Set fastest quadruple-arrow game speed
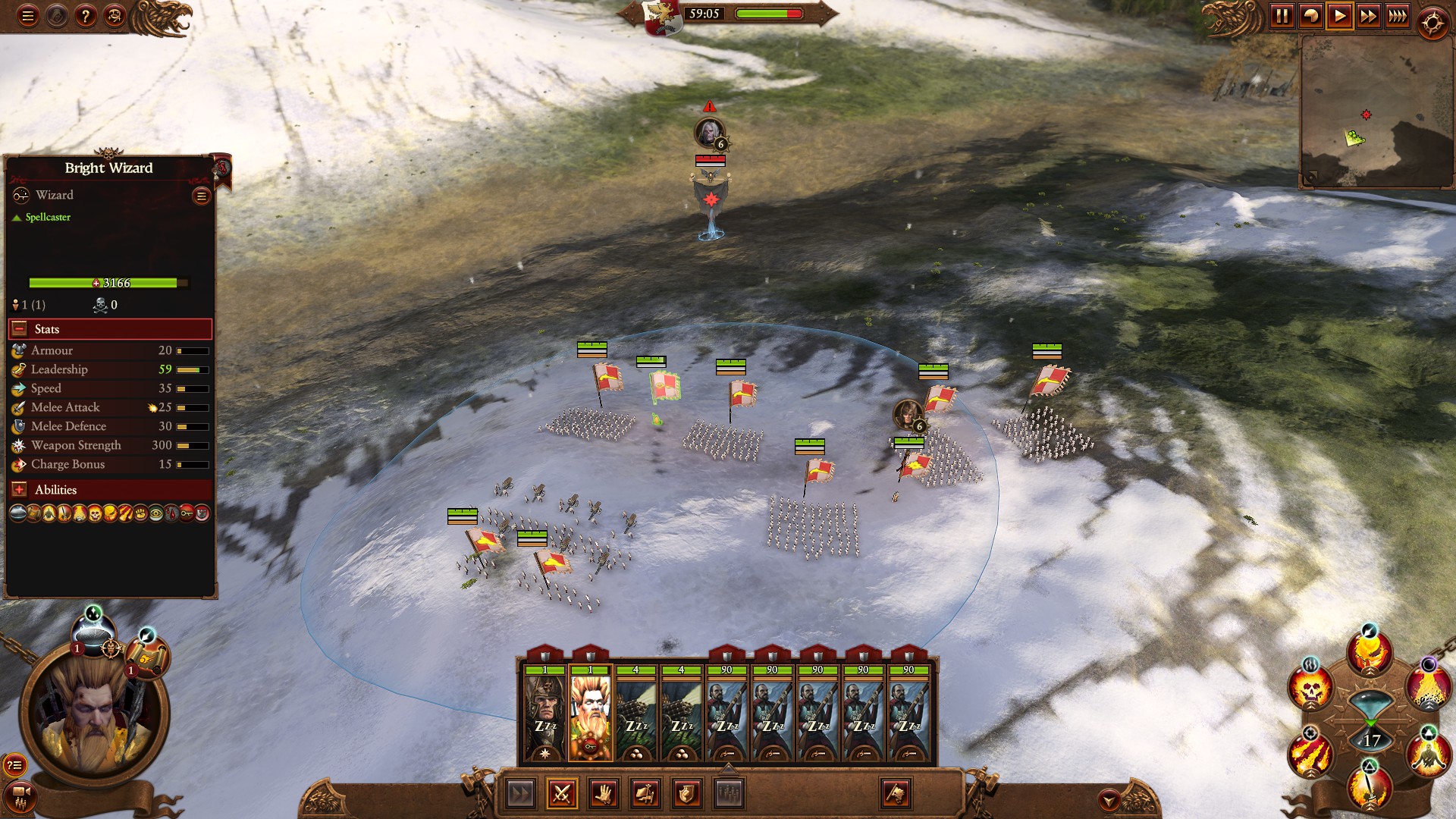 point(1398,17)
